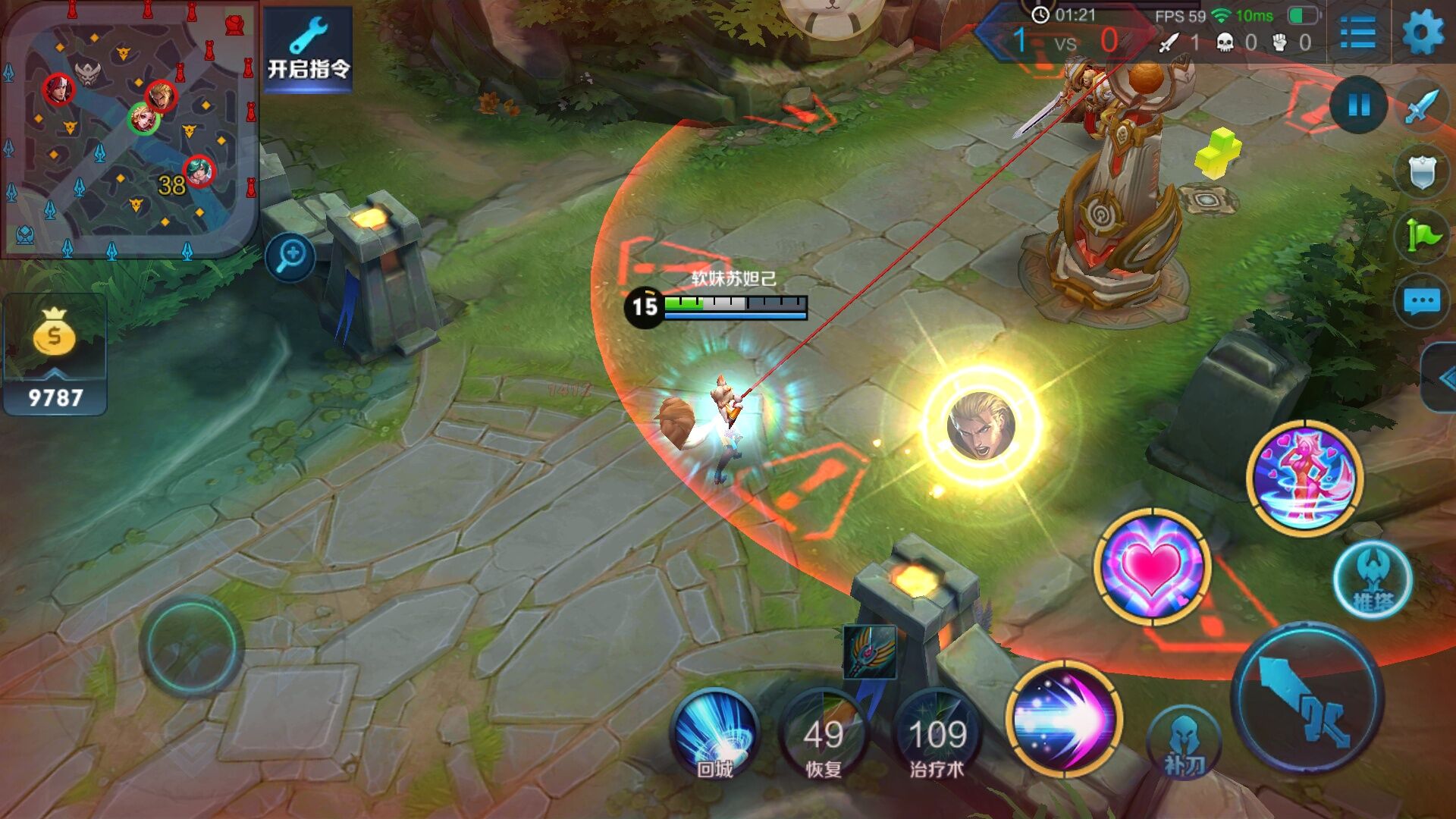Activate the fox charm ultimate skill
1456x819 pixels.
tap(1304, 478)
